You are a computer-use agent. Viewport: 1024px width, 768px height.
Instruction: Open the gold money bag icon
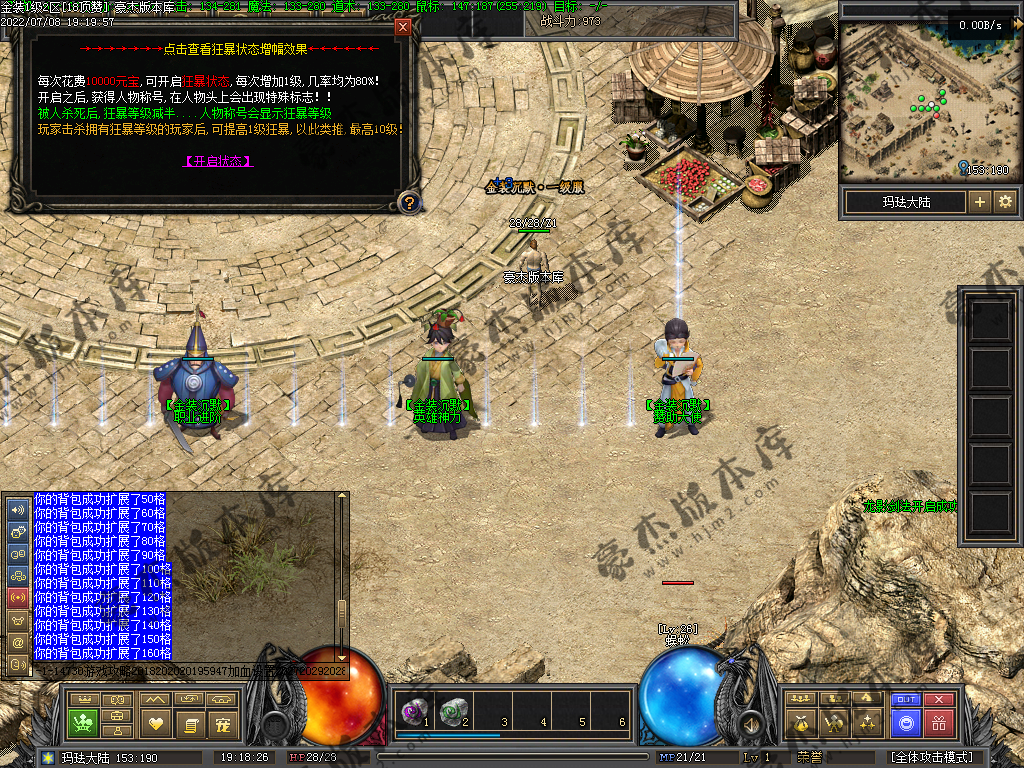(x=799, y=722)
